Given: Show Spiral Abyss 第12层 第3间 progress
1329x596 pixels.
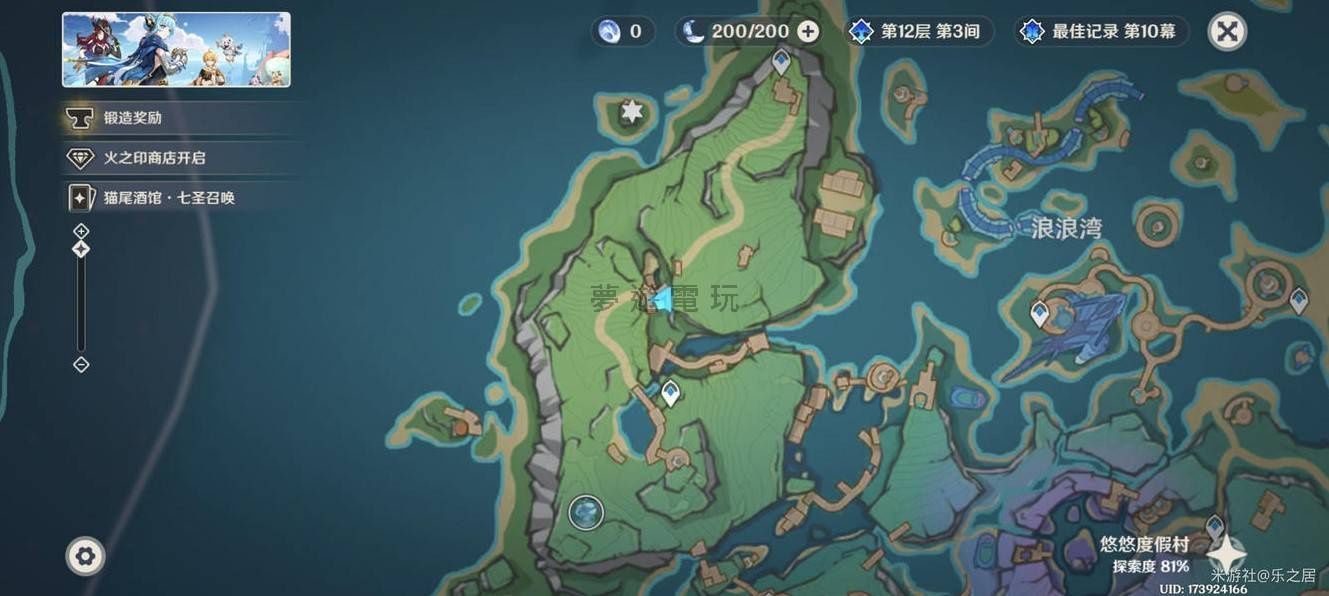Looking at the screenshot, I should 915,32.
